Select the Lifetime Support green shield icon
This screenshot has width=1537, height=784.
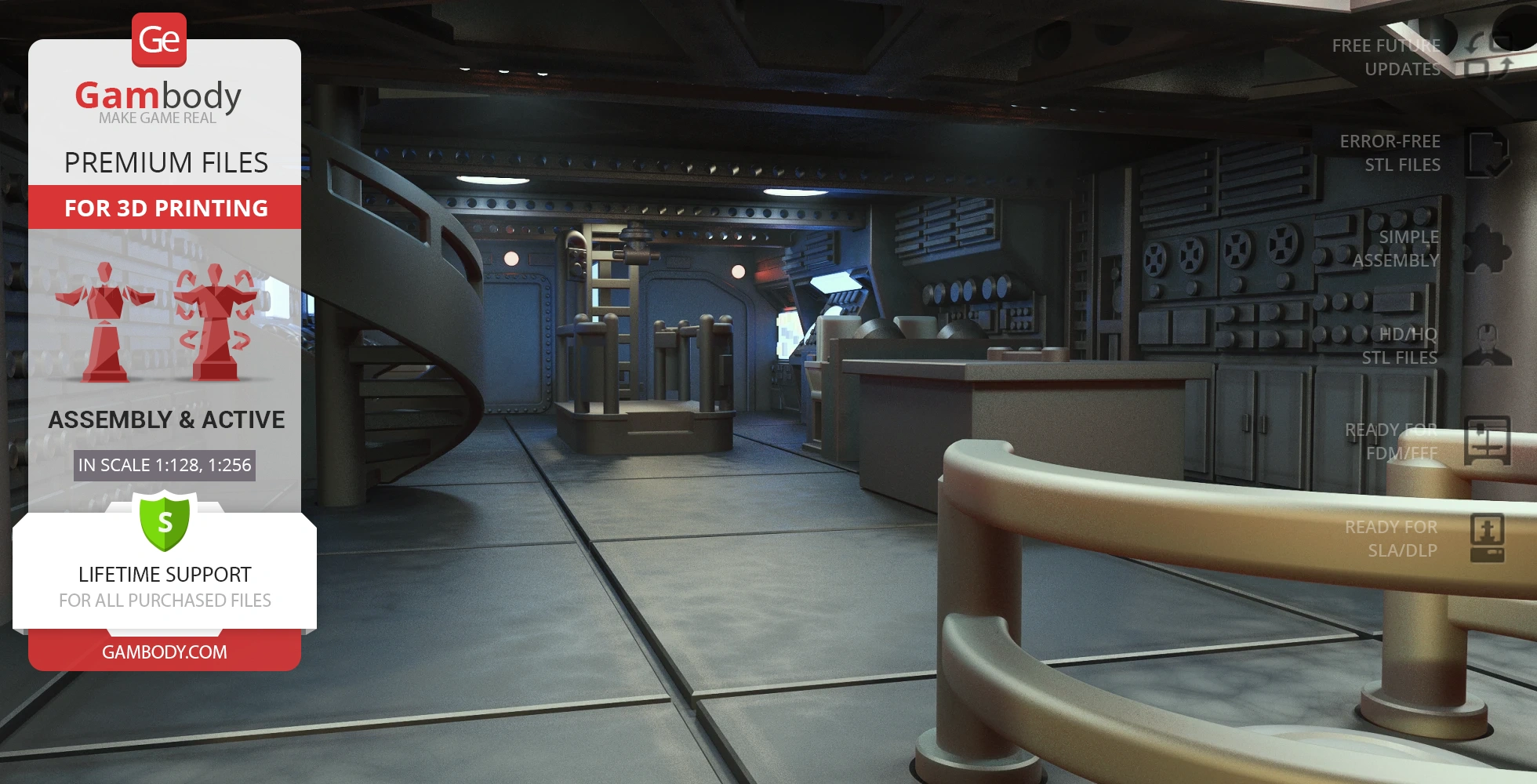click(165, 521)
